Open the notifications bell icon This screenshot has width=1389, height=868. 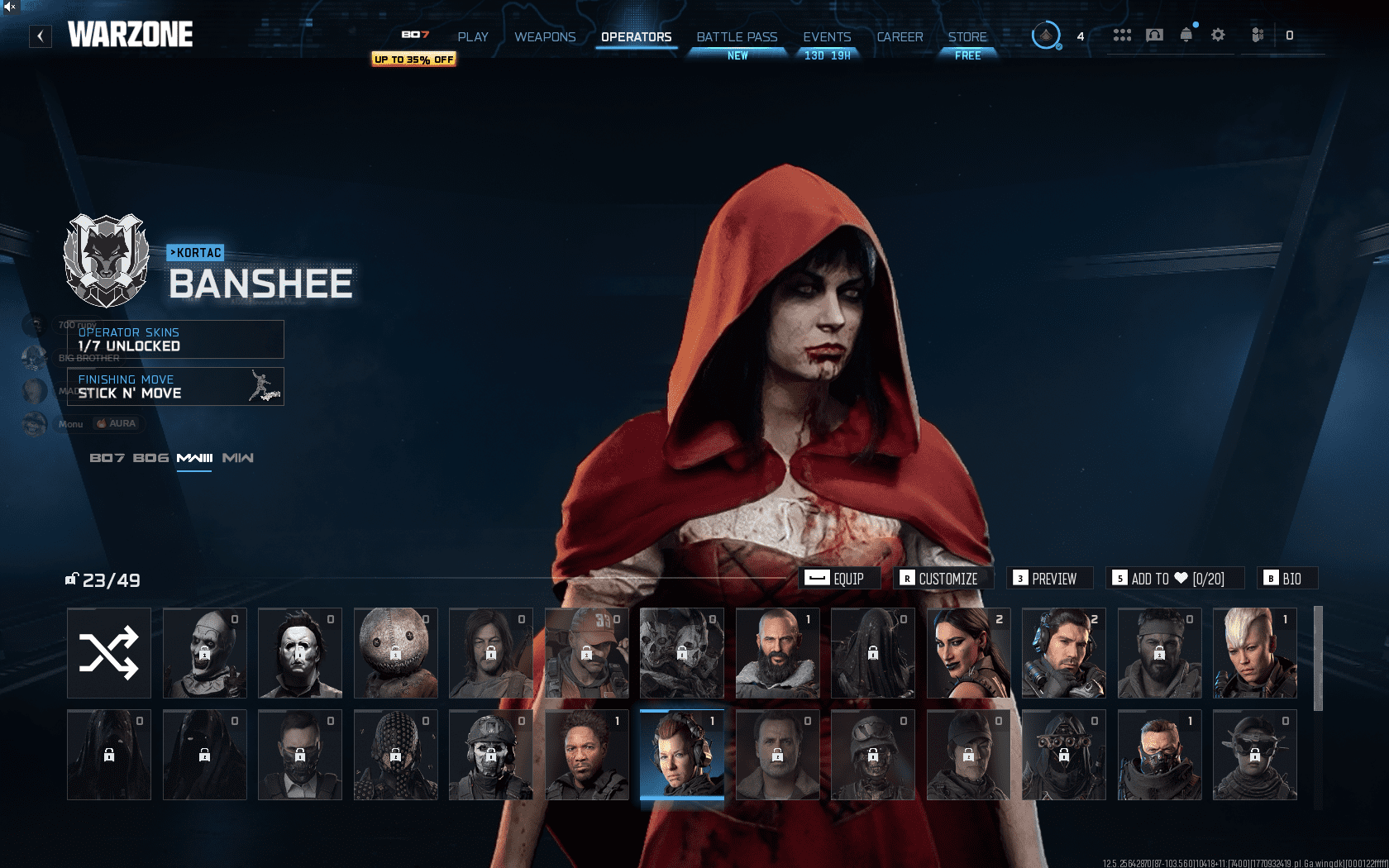pos(1186,34)
